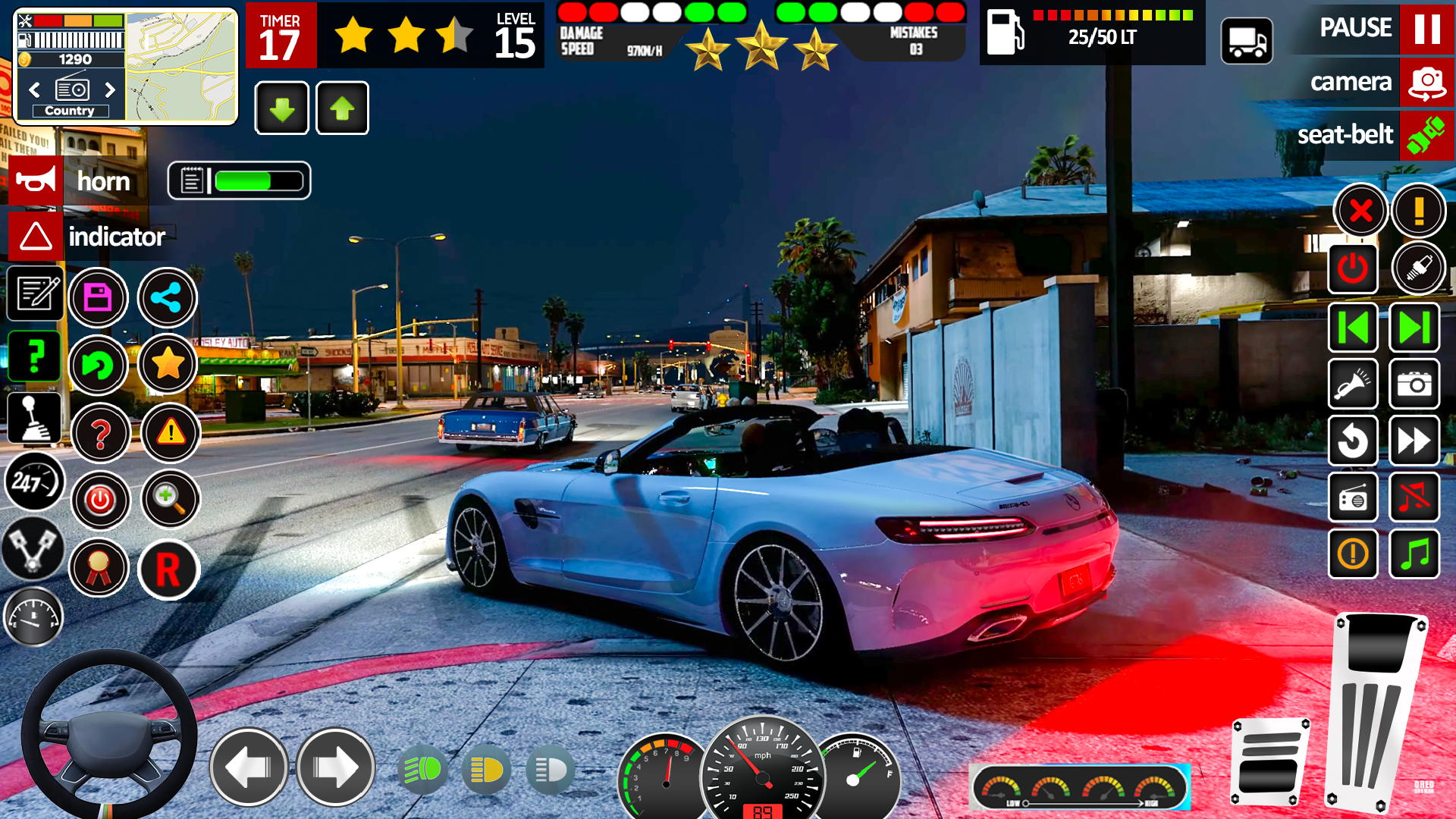Open the blue share icon
Screen dimensions: 1456x819
coord(167,297)
